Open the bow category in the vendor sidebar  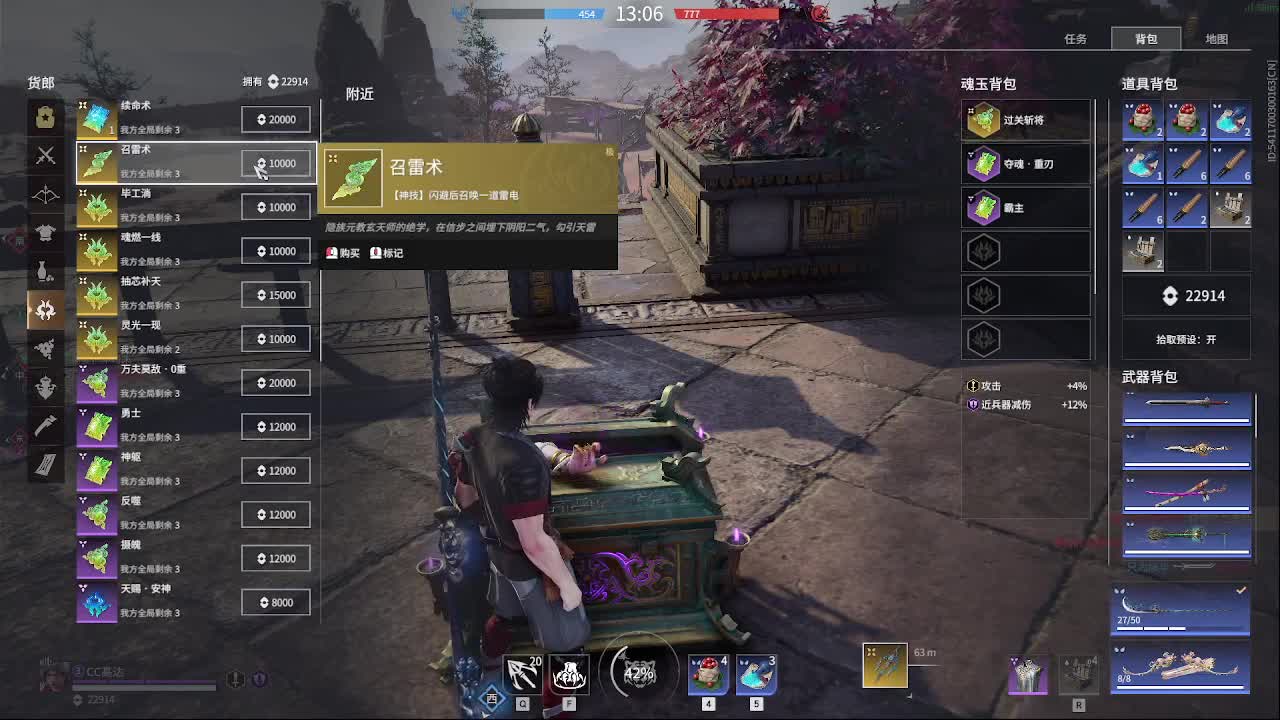(x=45, y=194)
